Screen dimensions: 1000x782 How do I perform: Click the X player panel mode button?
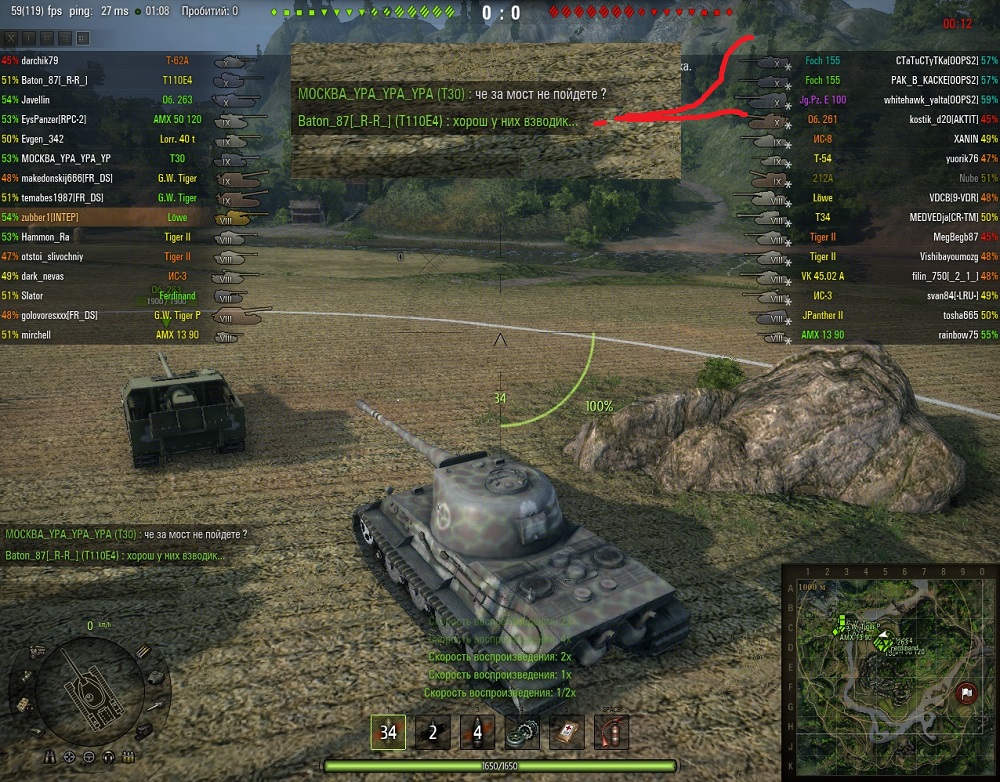[x=12, y=38]
